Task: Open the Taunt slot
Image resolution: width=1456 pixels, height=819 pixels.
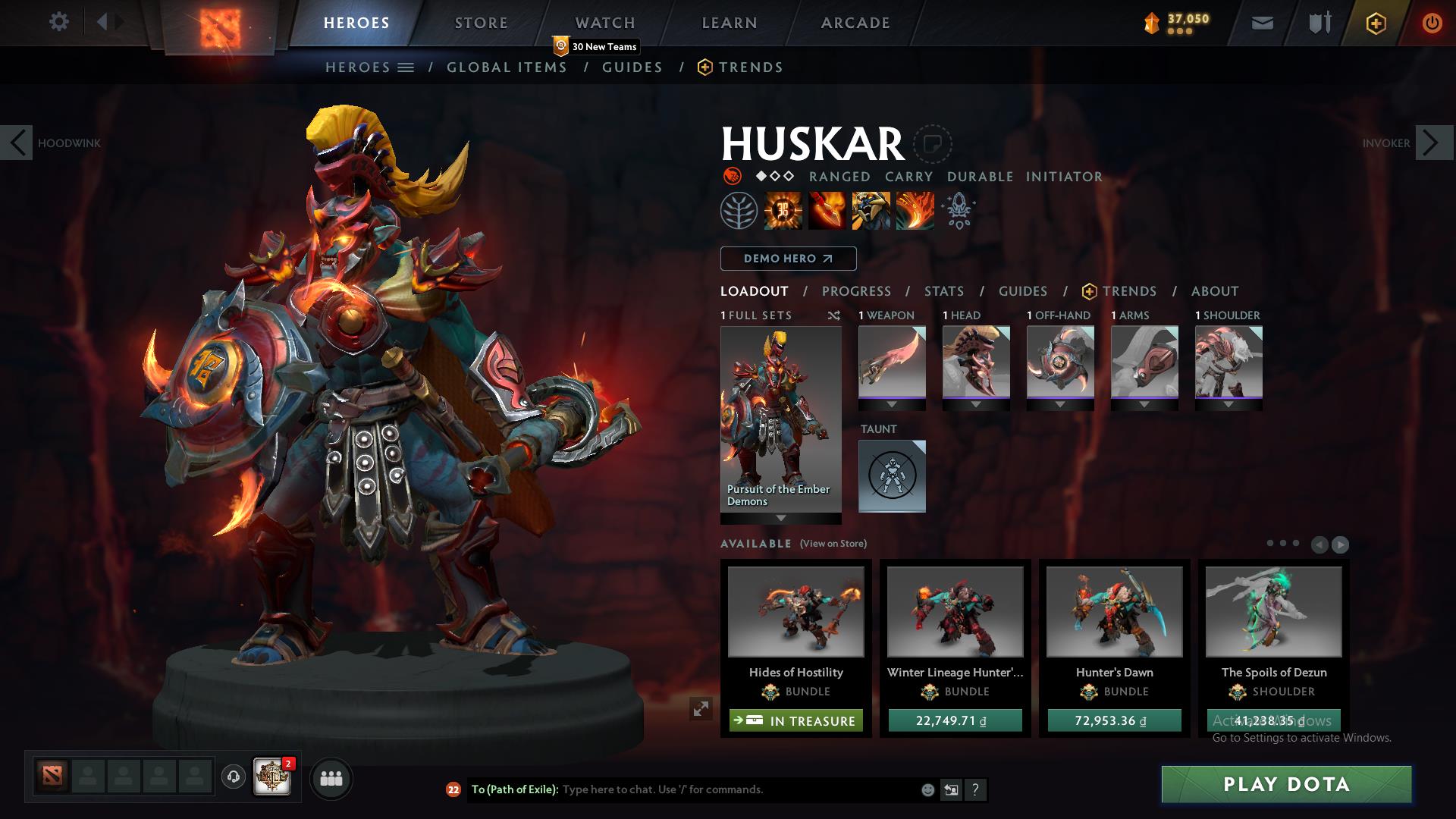Action: 892,475
